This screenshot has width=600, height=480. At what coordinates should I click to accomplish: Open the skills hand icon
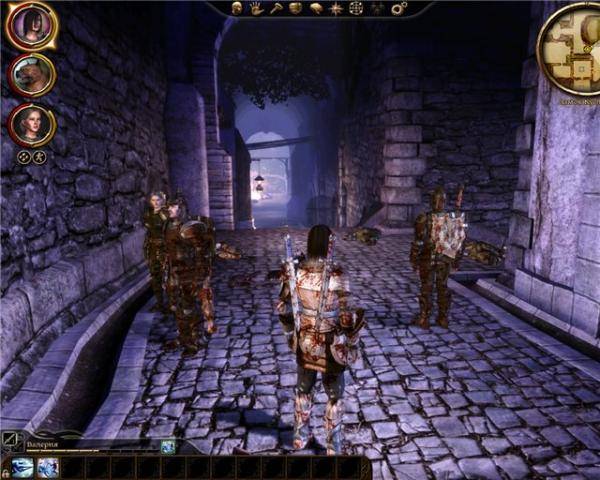coord(256,8)
